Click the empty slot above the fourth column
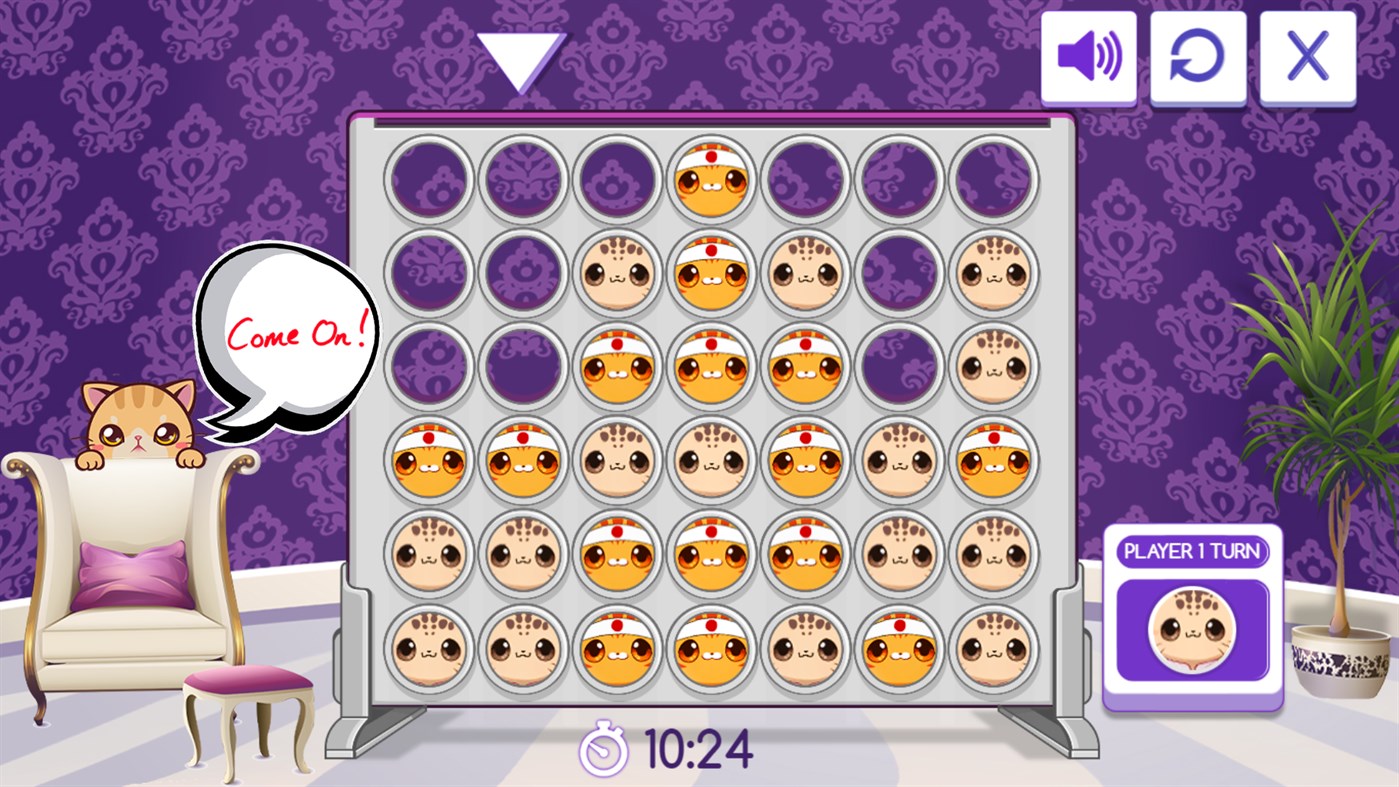The height and width of the screenshot is (787, 1399). pyautogui.click(x=711, y=178)
